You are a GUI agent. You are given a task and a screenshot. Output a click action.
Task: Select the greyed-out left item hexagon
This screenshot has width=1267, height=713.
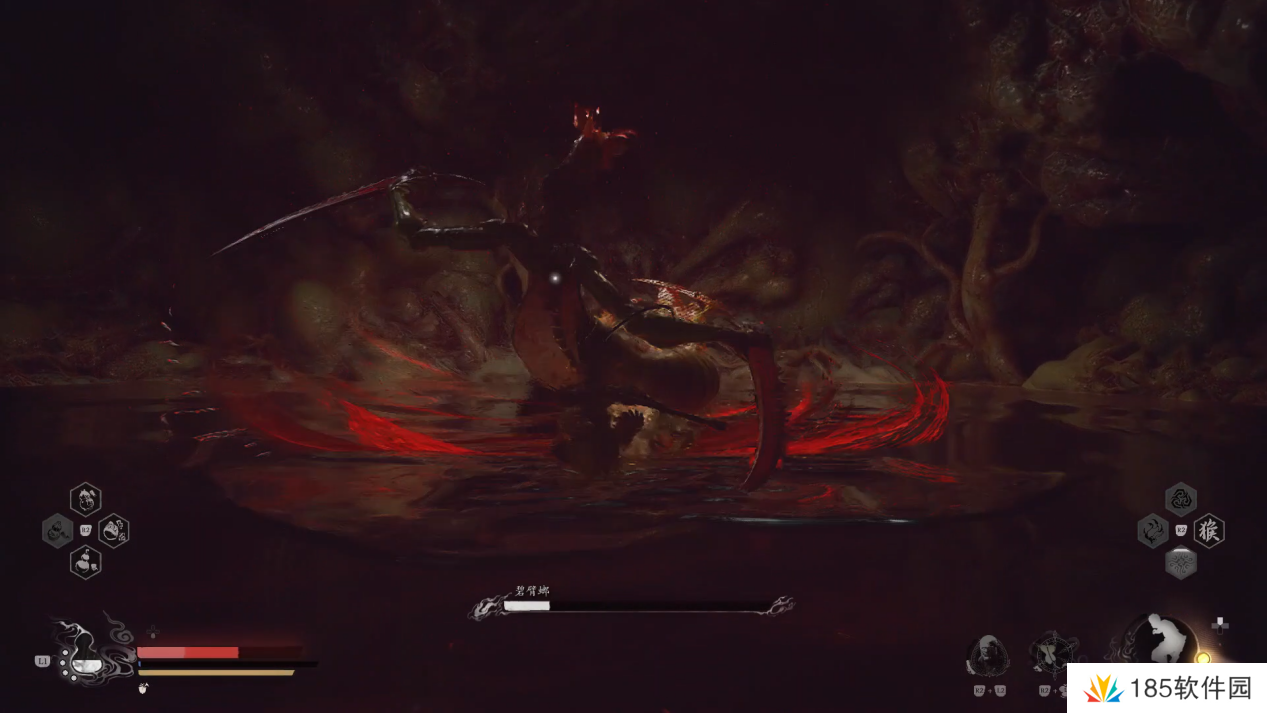57,530
